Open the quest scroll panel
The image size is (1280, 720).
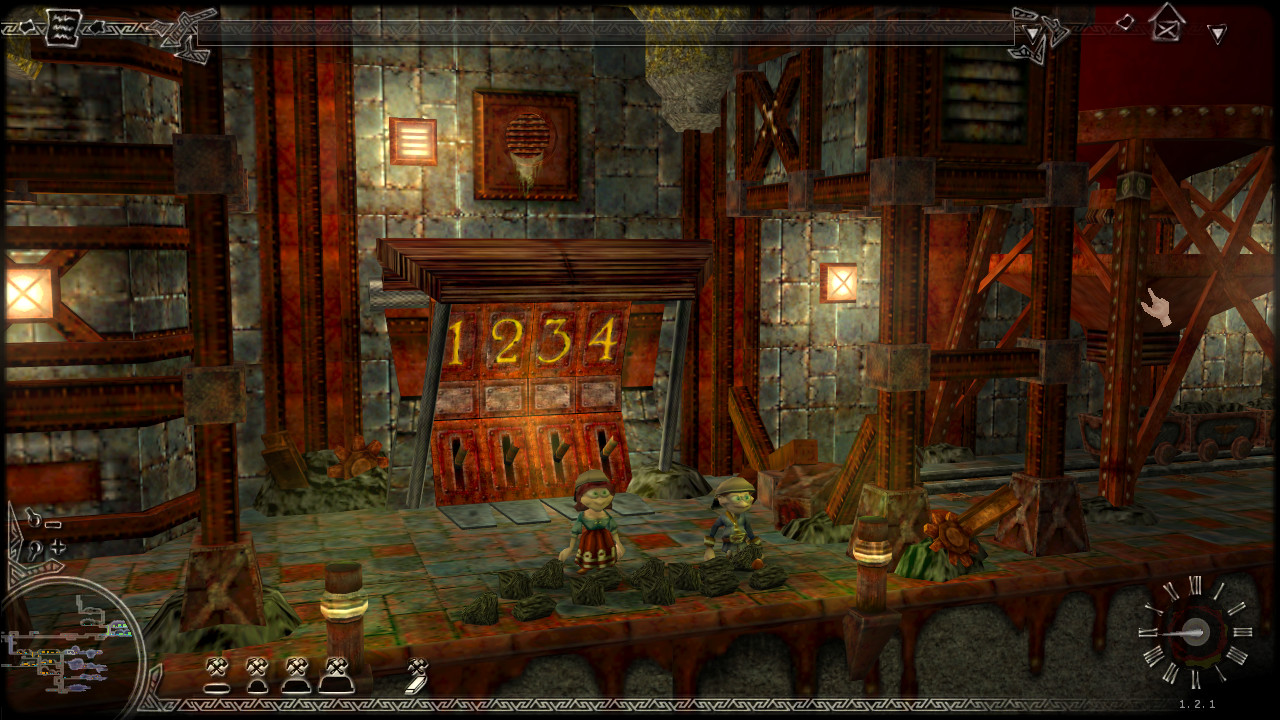62,27
